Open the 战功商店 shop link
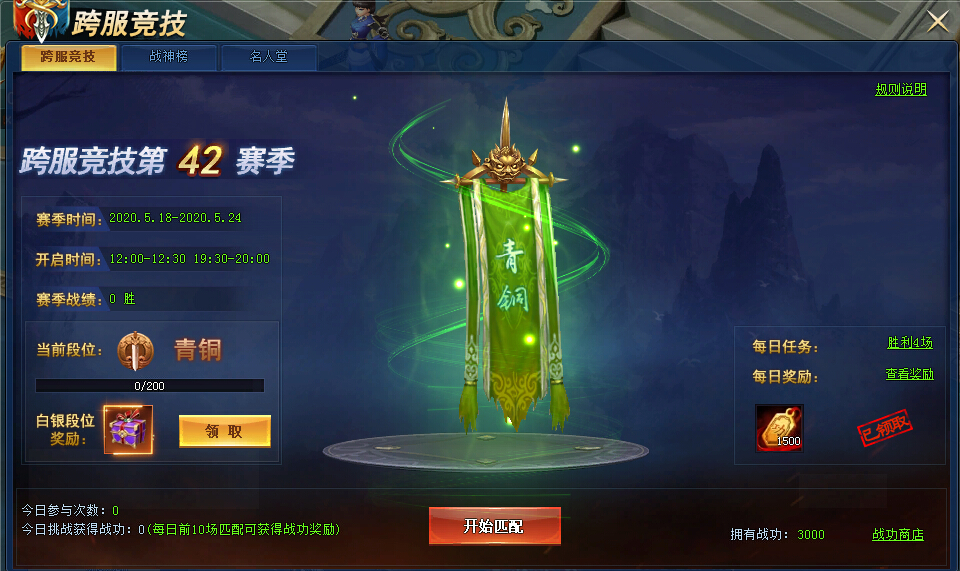The width and height of the screenshot is (960, 571). [x=897, y=535]
